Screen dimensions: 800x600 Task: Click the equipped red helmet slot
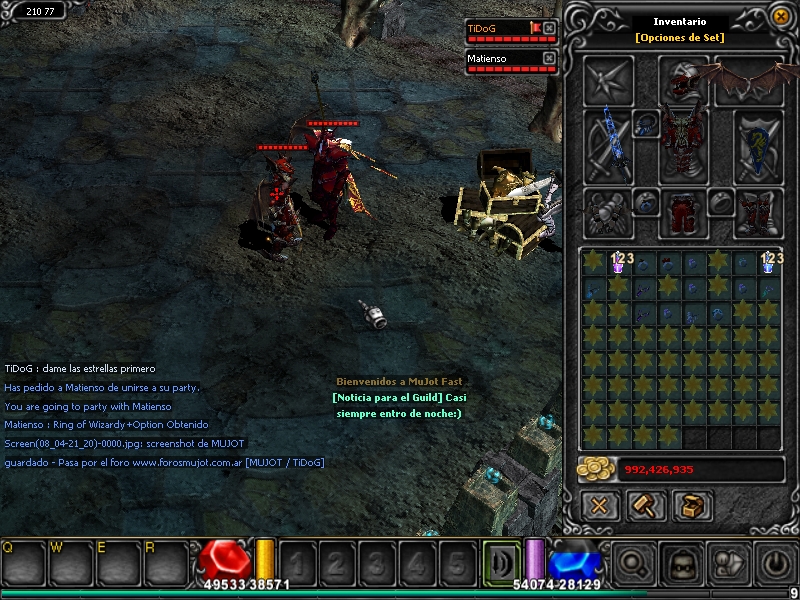(x=683, y=80)
